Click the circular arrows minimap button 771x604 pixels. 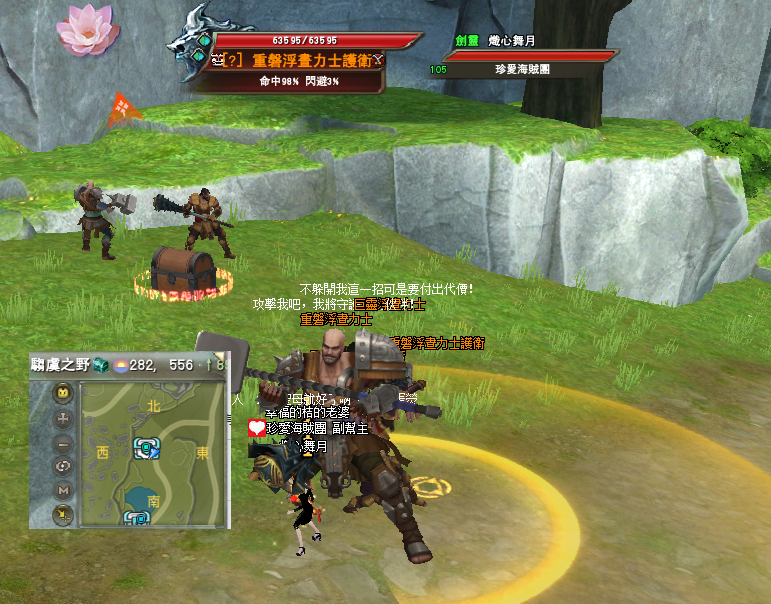coord(64,466)
